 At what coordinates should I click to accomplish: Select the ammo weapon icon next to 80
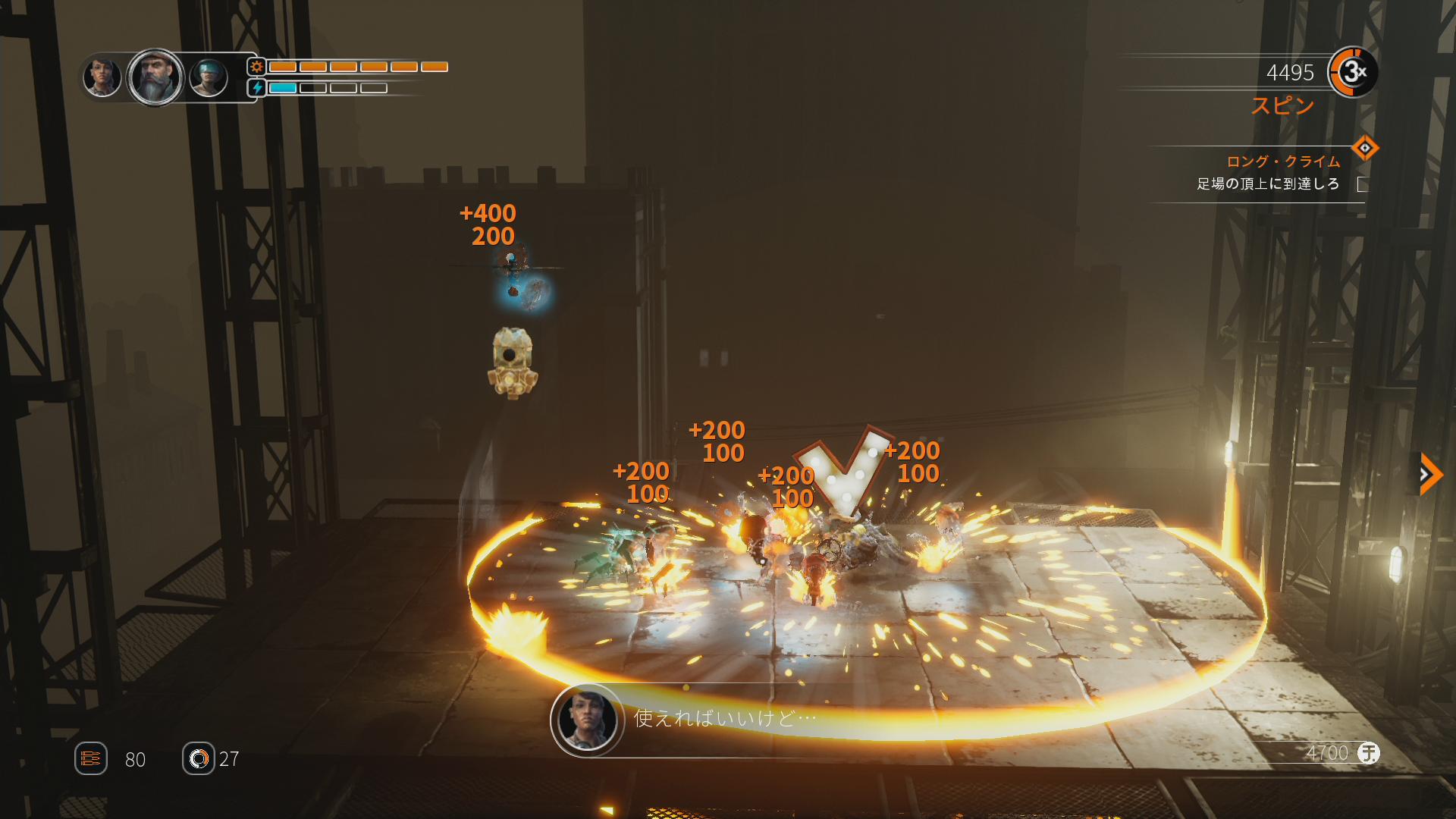click(x=91, y=758)
